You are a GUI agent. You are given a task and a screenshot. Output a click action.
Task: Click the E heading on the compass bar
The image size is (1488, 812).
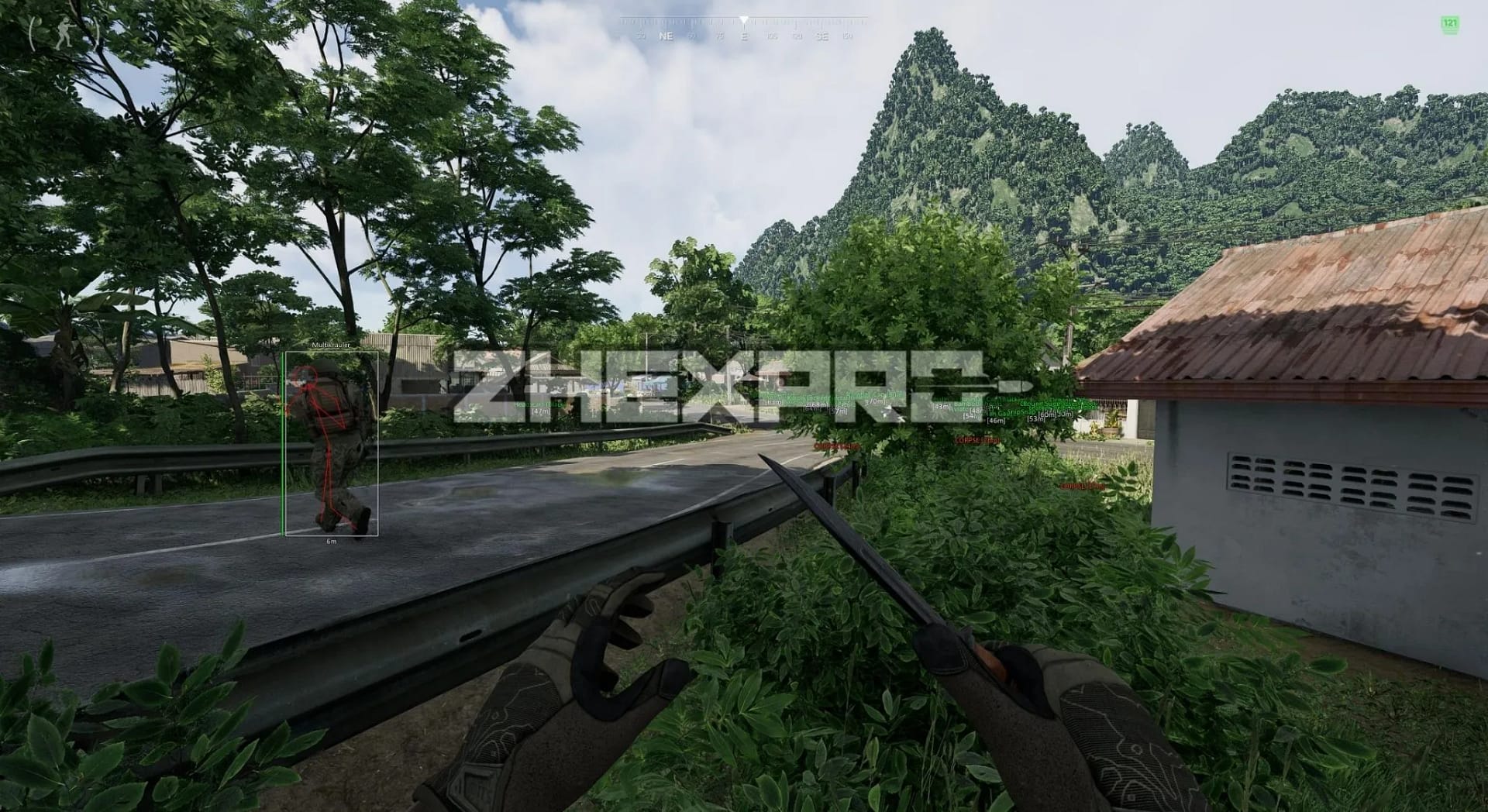tap(745, 34)
